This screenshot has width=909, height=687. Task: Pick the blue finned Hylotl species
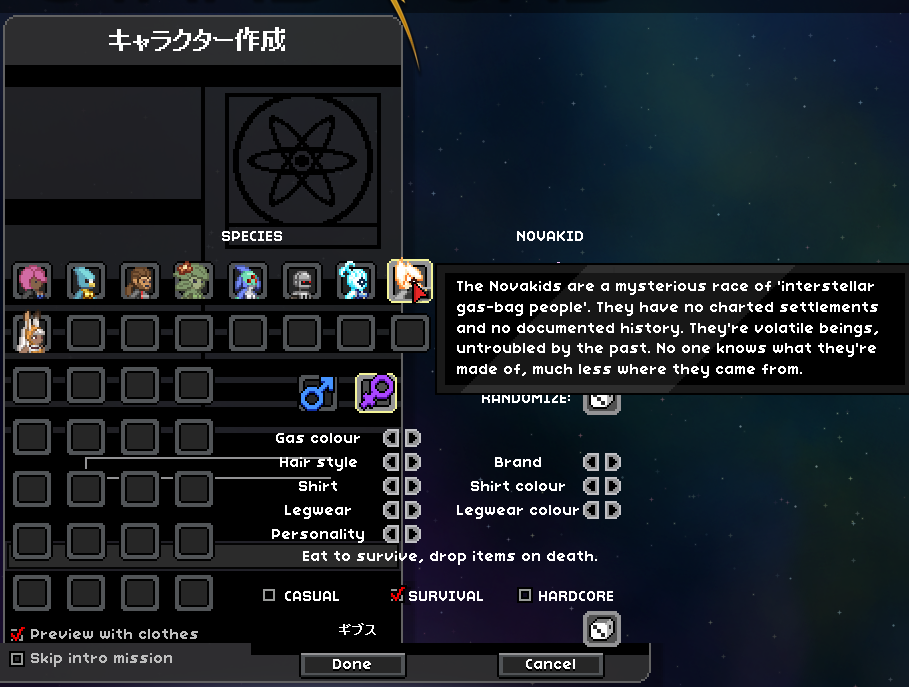[247, 281]
